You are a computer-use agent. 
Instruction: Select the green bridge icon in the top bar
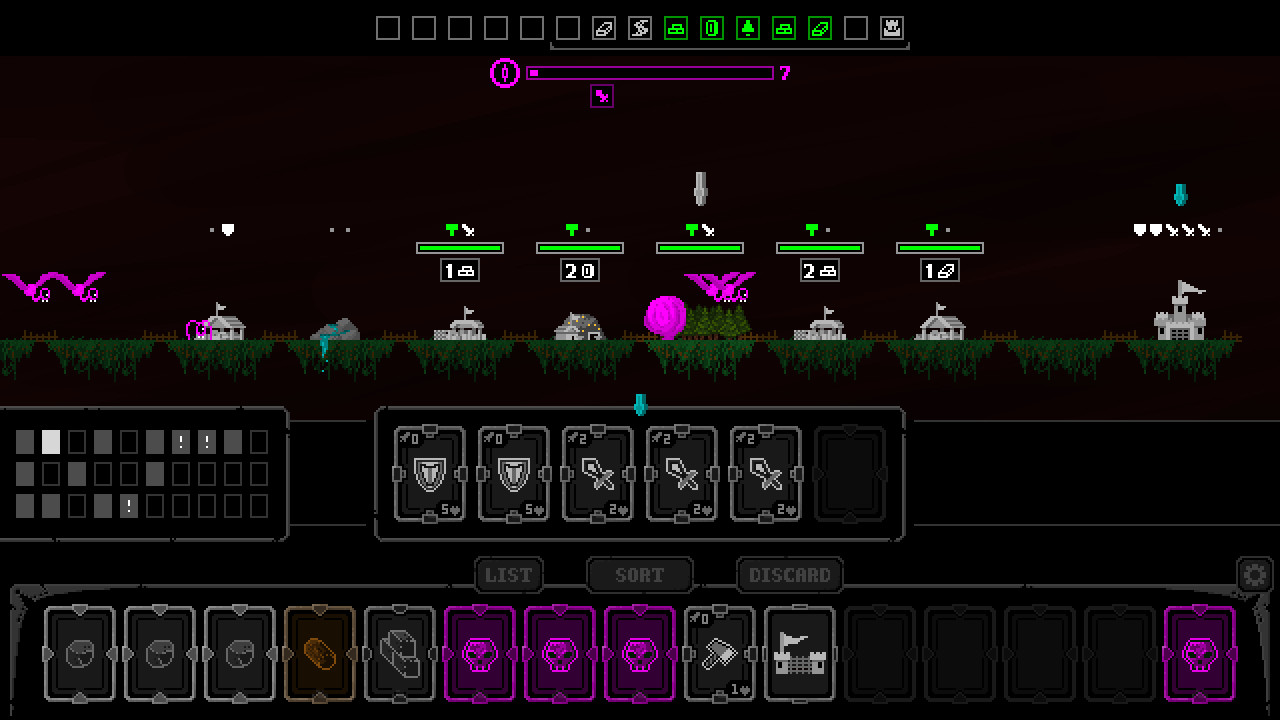point(677,28)
